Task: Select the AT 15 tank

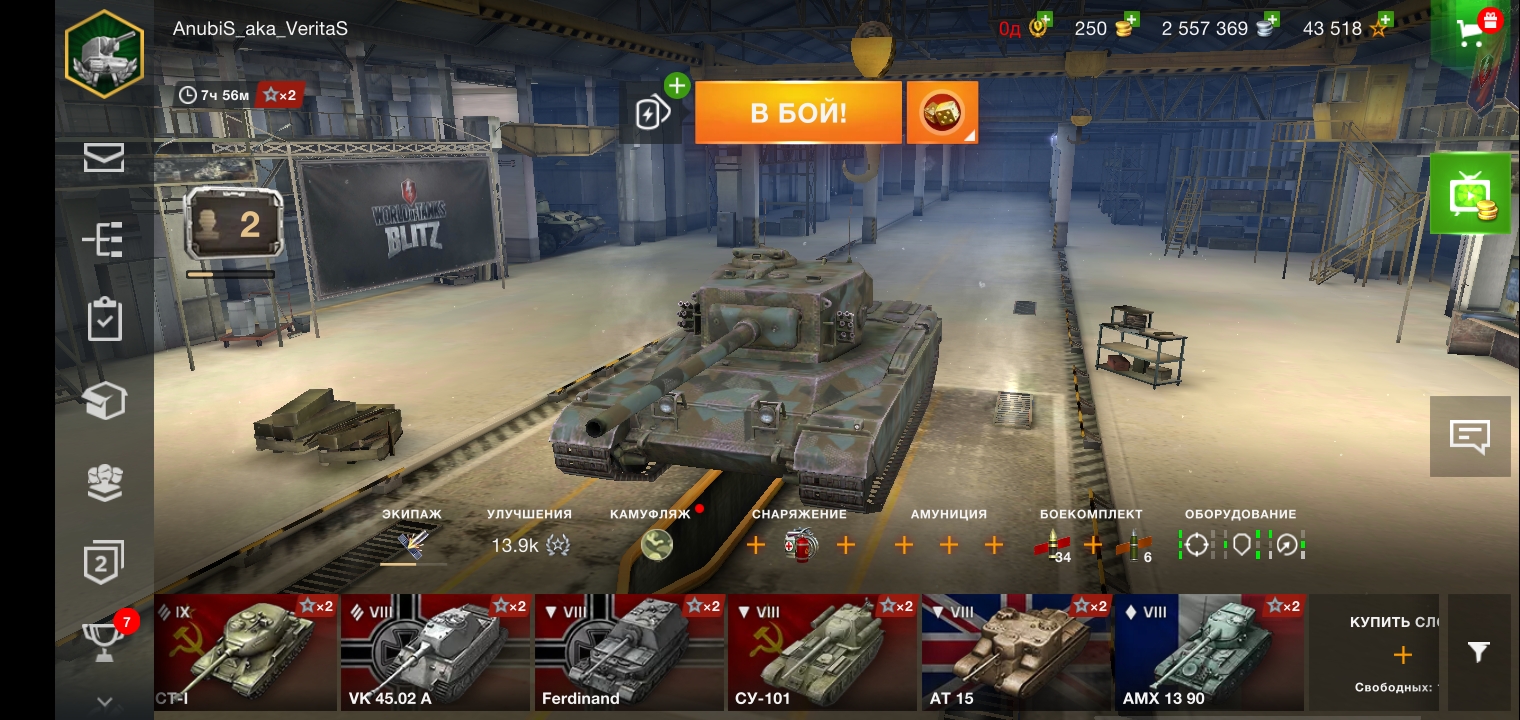Action: pos(1016,652)
